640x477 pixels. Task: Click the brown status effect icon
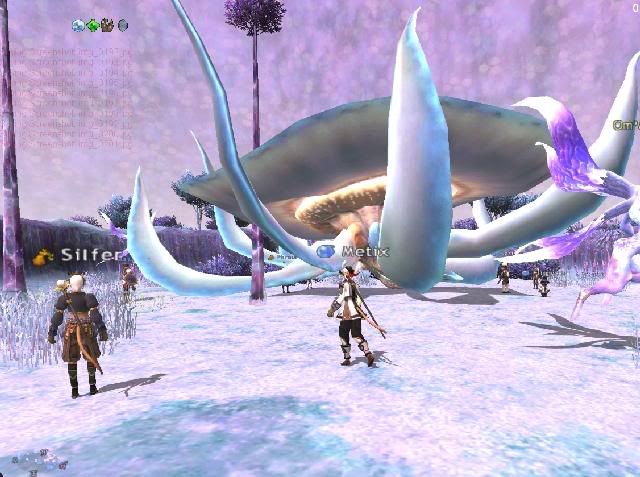tap(108, 25)
